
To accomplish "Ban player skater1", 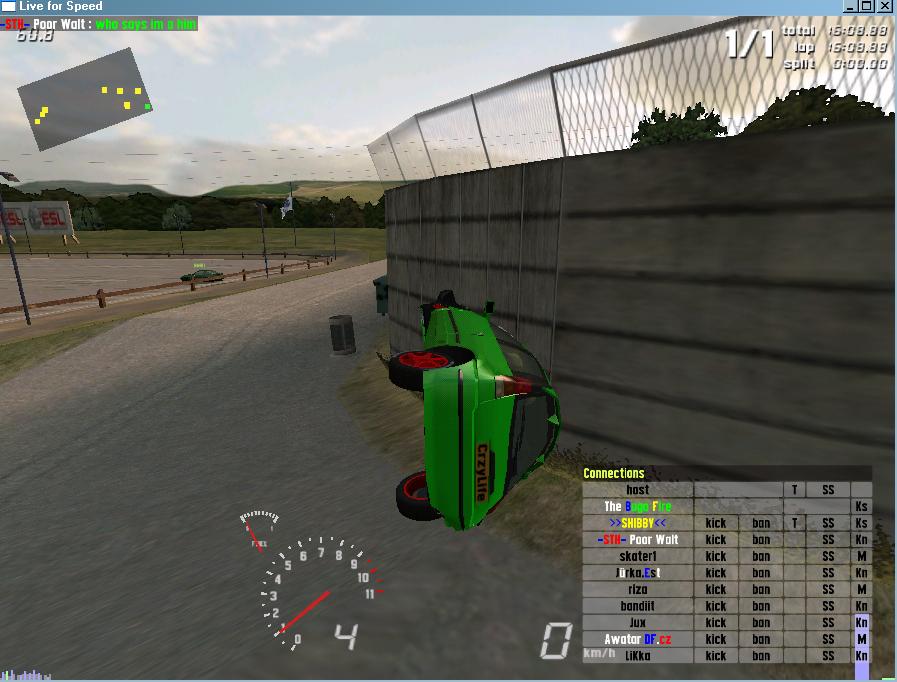I will click(761, 556).
